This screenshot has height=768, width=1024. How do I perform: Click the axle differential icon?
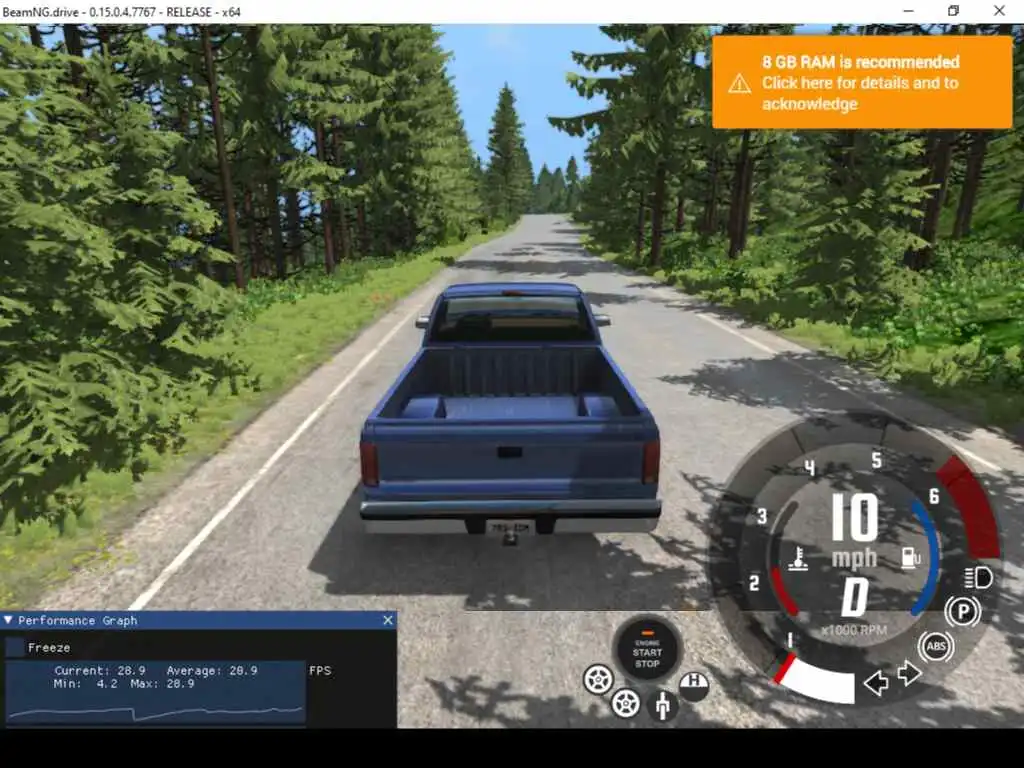(661, 706)
